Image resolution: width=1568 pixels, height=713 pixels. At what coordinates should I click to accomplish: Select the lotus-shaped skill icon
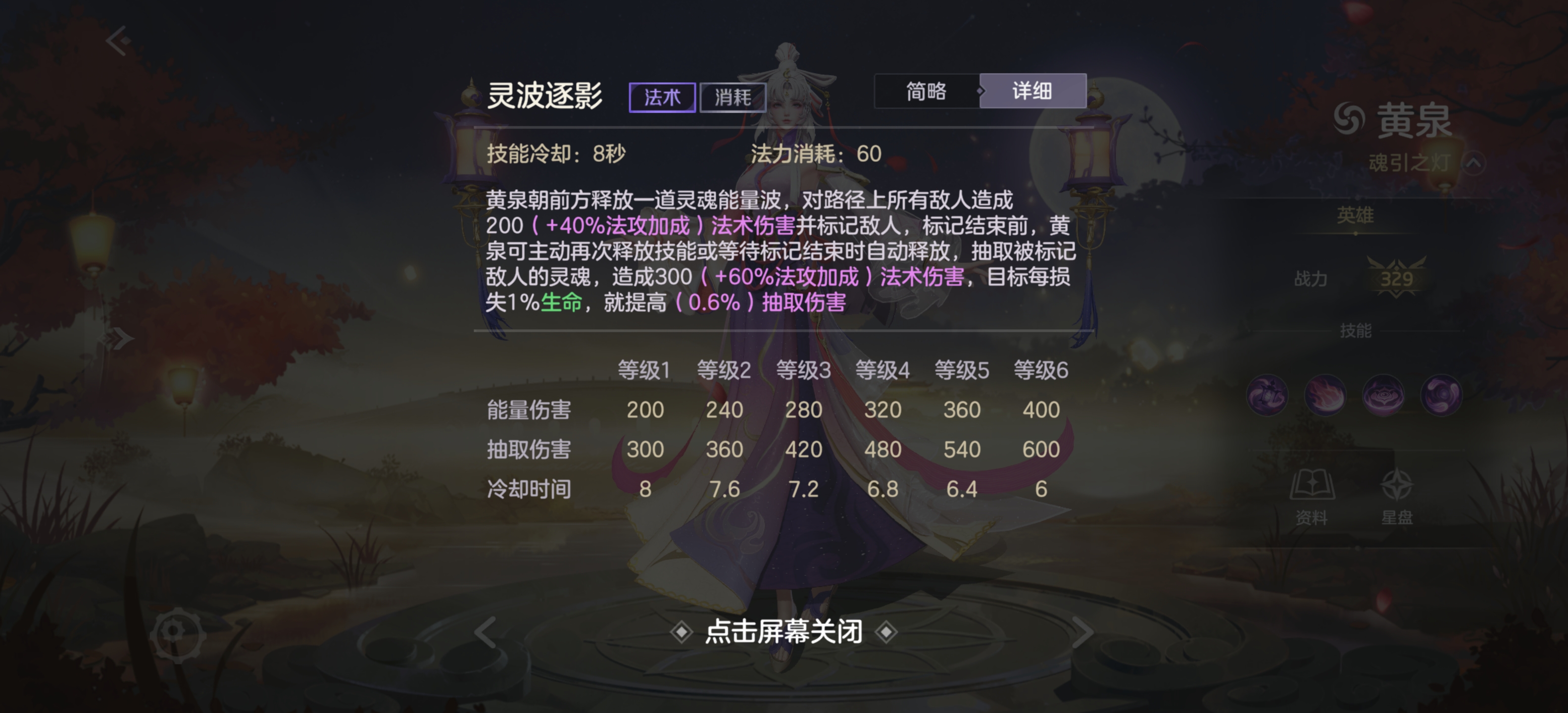pos(1384,395)
